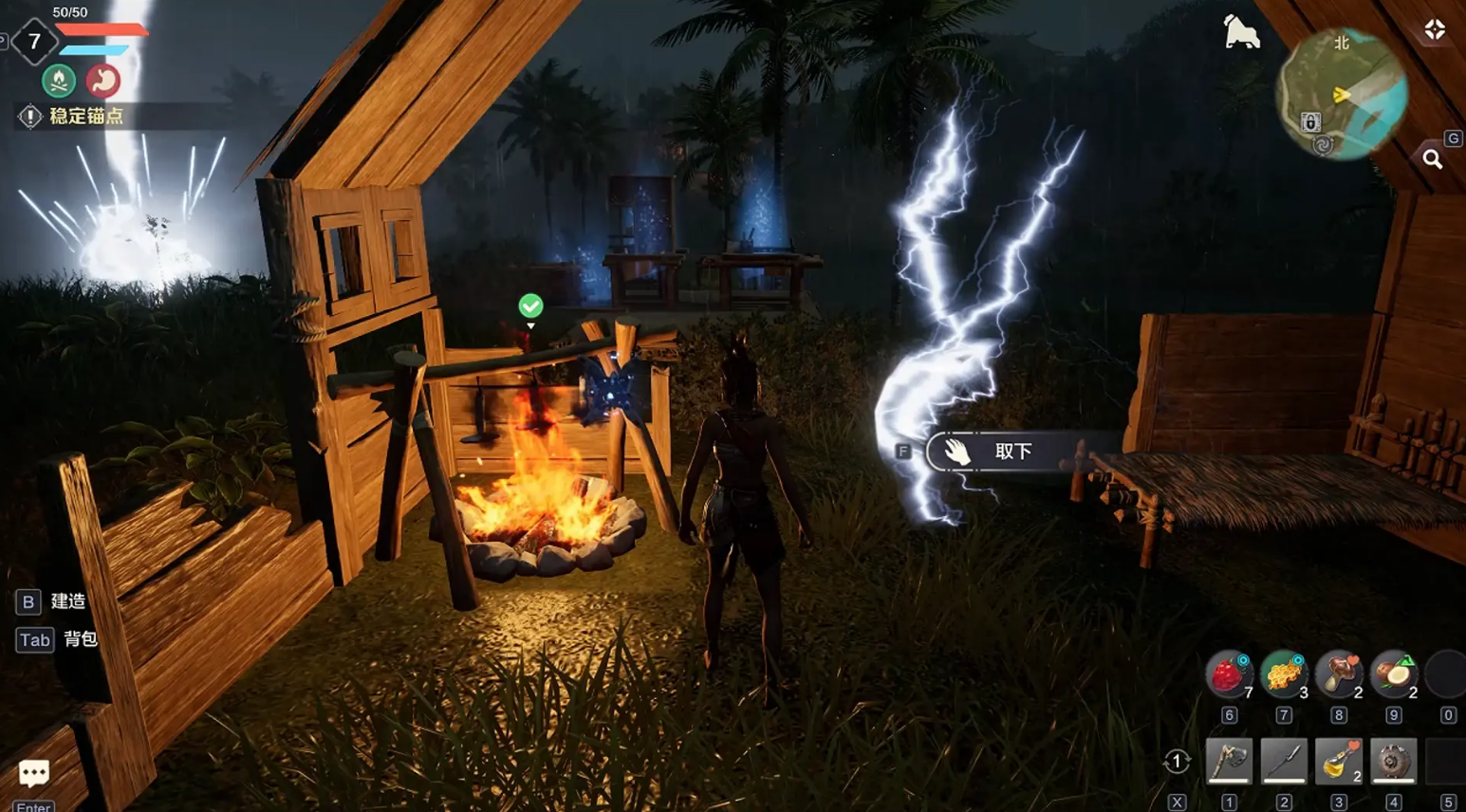The width and height of the screenshot is (1466, 812).
Task: Select the round wooden shield slot
Action: tap(1393, 761)
